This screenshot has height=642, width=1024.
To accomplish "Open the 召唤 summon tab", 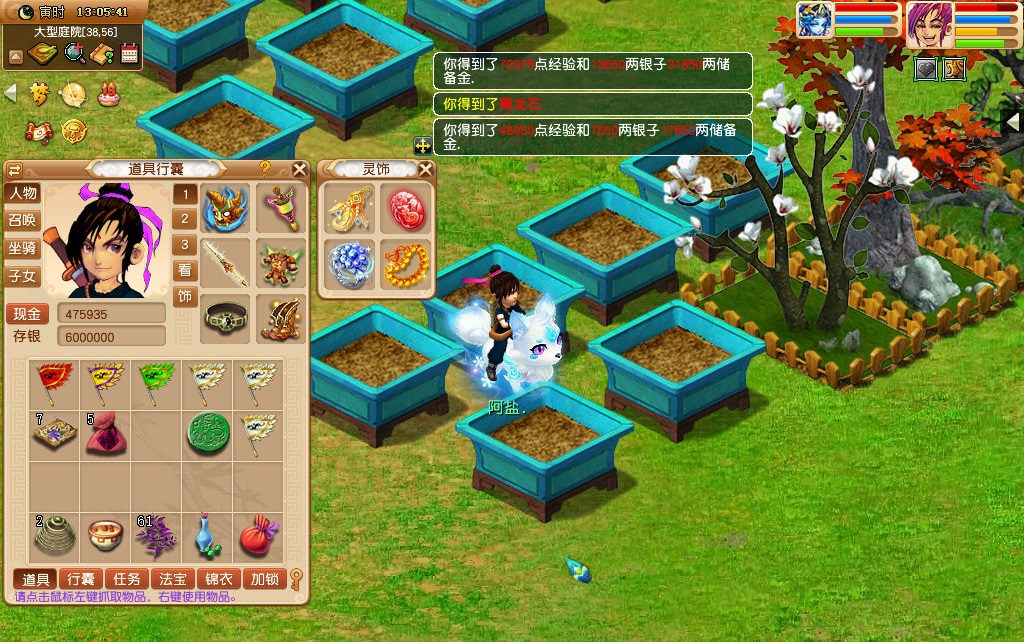I will coord(22,220).
